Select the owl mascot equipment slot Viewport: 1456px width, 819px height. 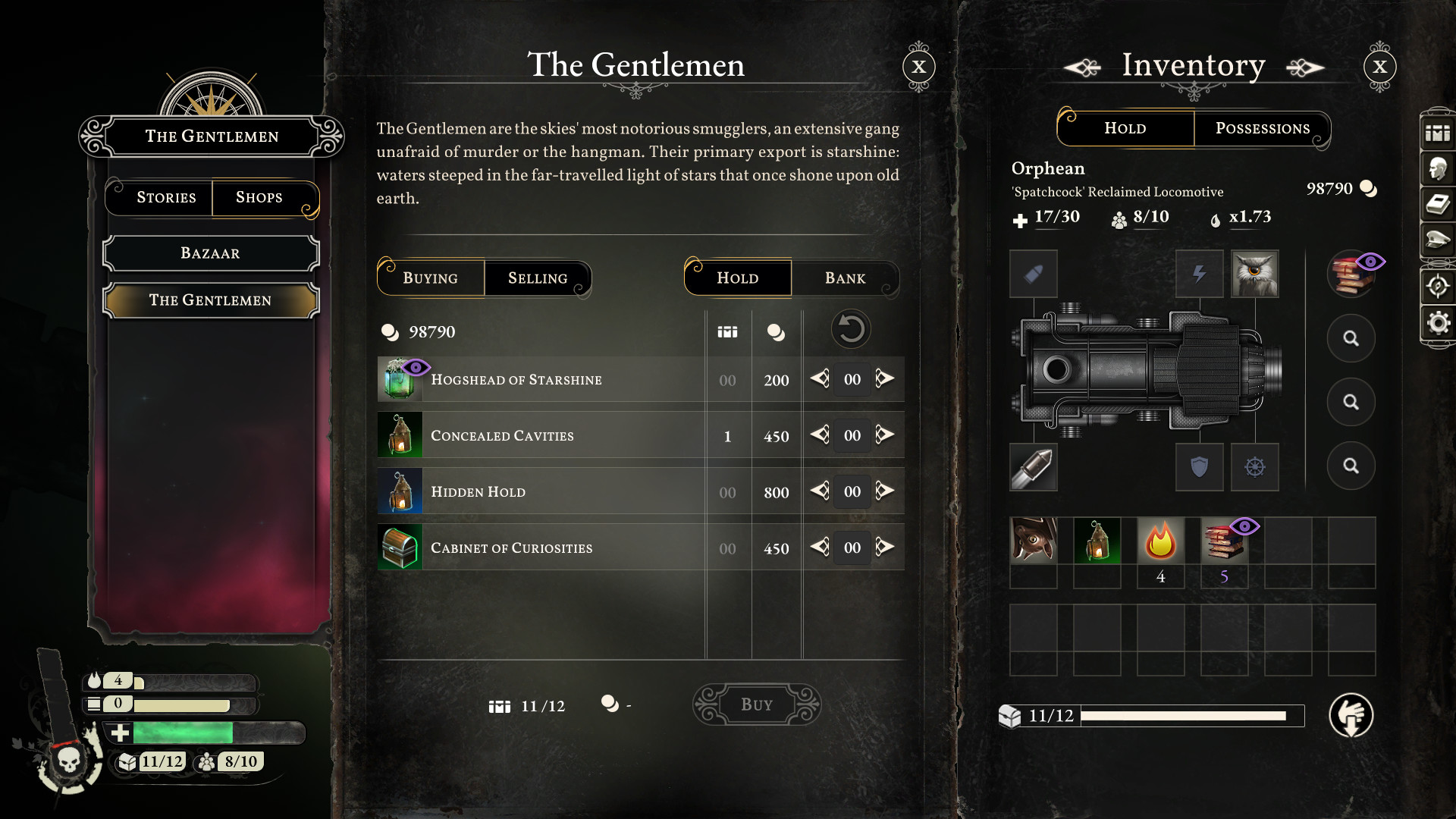pos(1255,274)
